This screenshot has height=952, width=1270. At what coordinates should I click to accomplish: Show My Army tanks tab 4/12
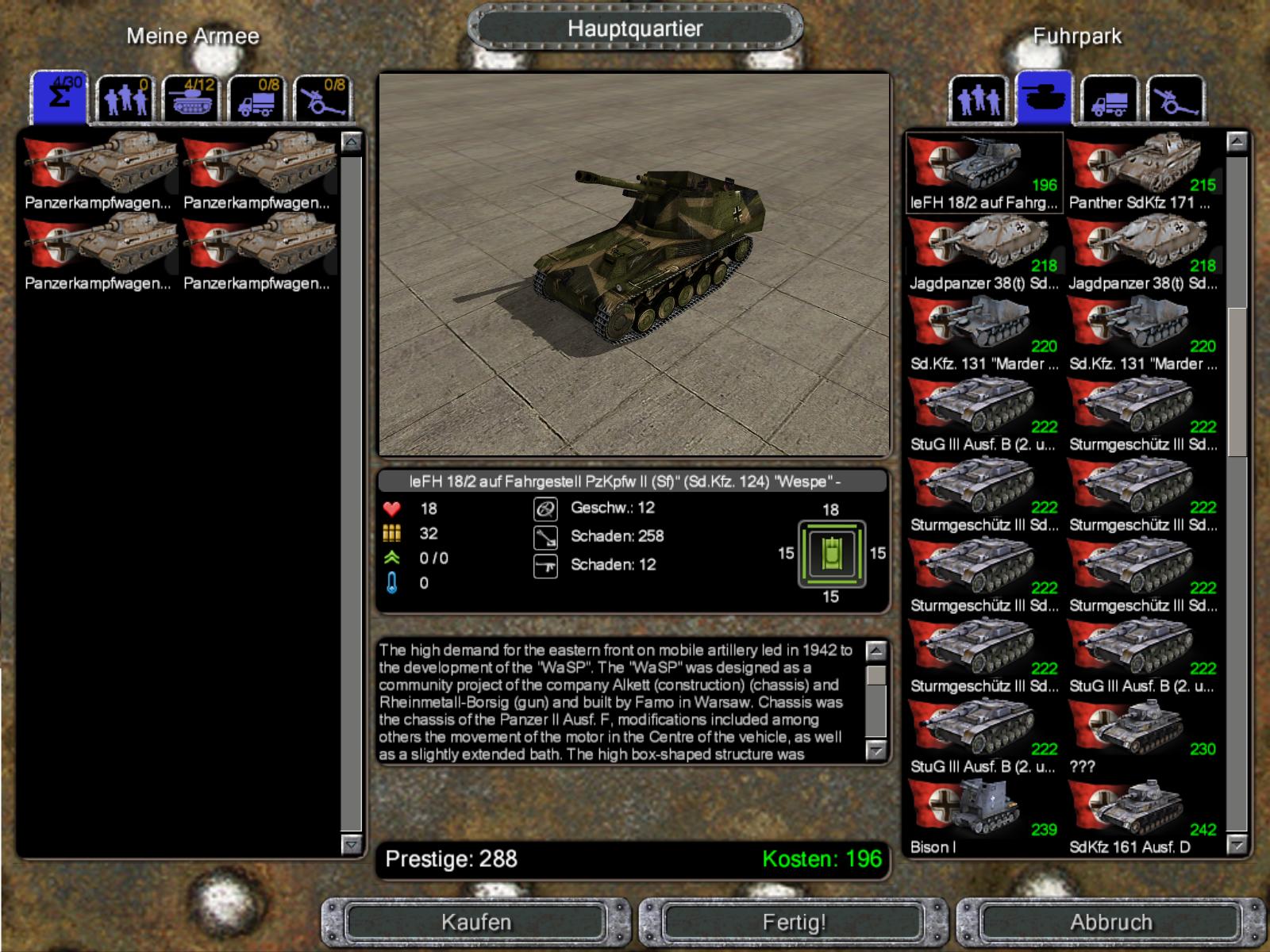pyautogui.click(x=190, y=100)
